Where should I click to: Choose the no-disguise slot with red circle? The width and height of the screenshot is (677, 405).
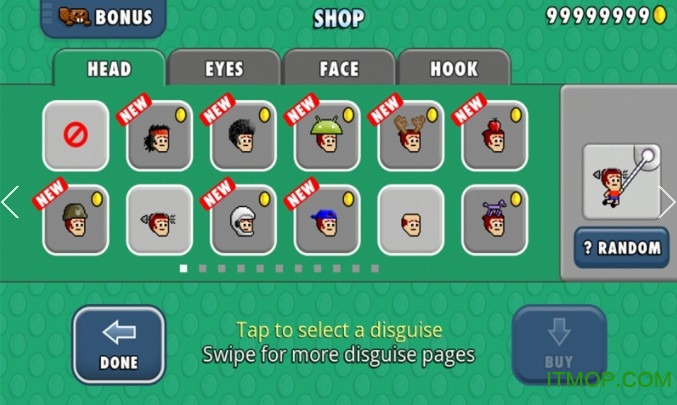click(x=76, y=135)
